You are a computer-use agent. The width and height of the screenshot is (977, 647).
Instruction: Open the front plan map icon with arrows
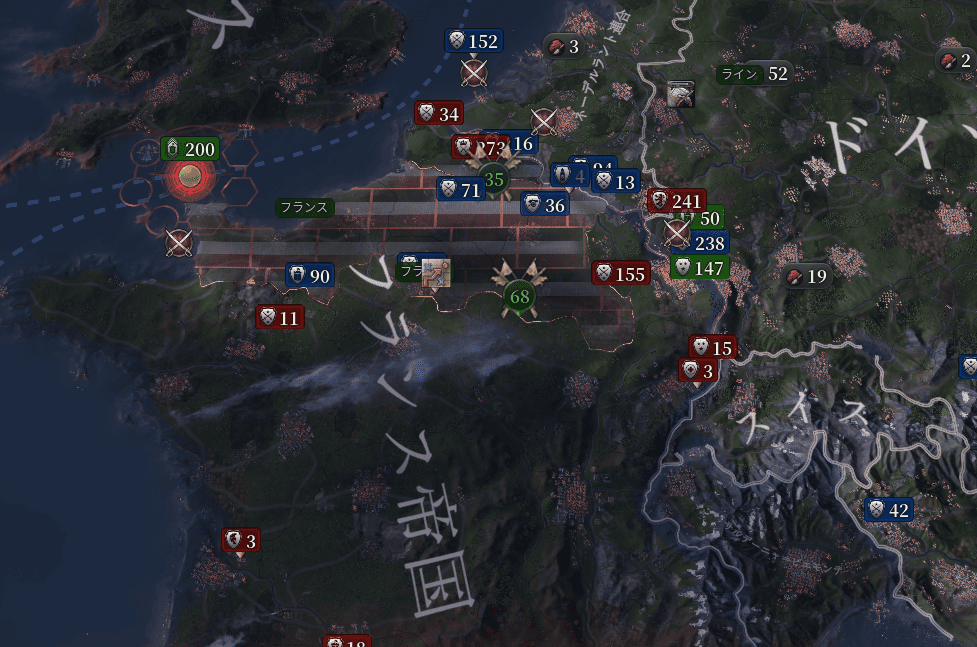[437, 272]
